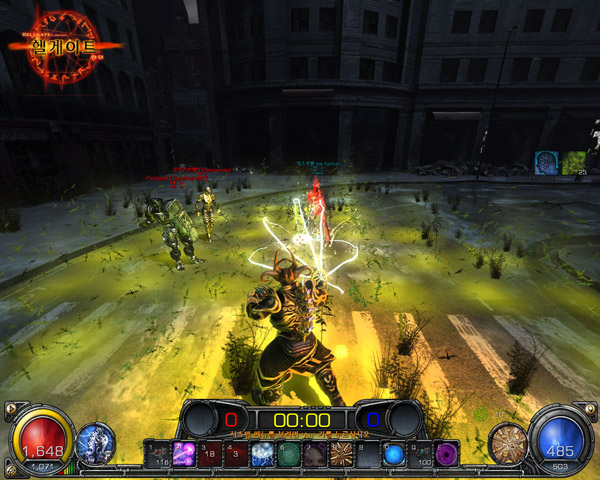Click the blue head-with-gears buff icon

546,162
